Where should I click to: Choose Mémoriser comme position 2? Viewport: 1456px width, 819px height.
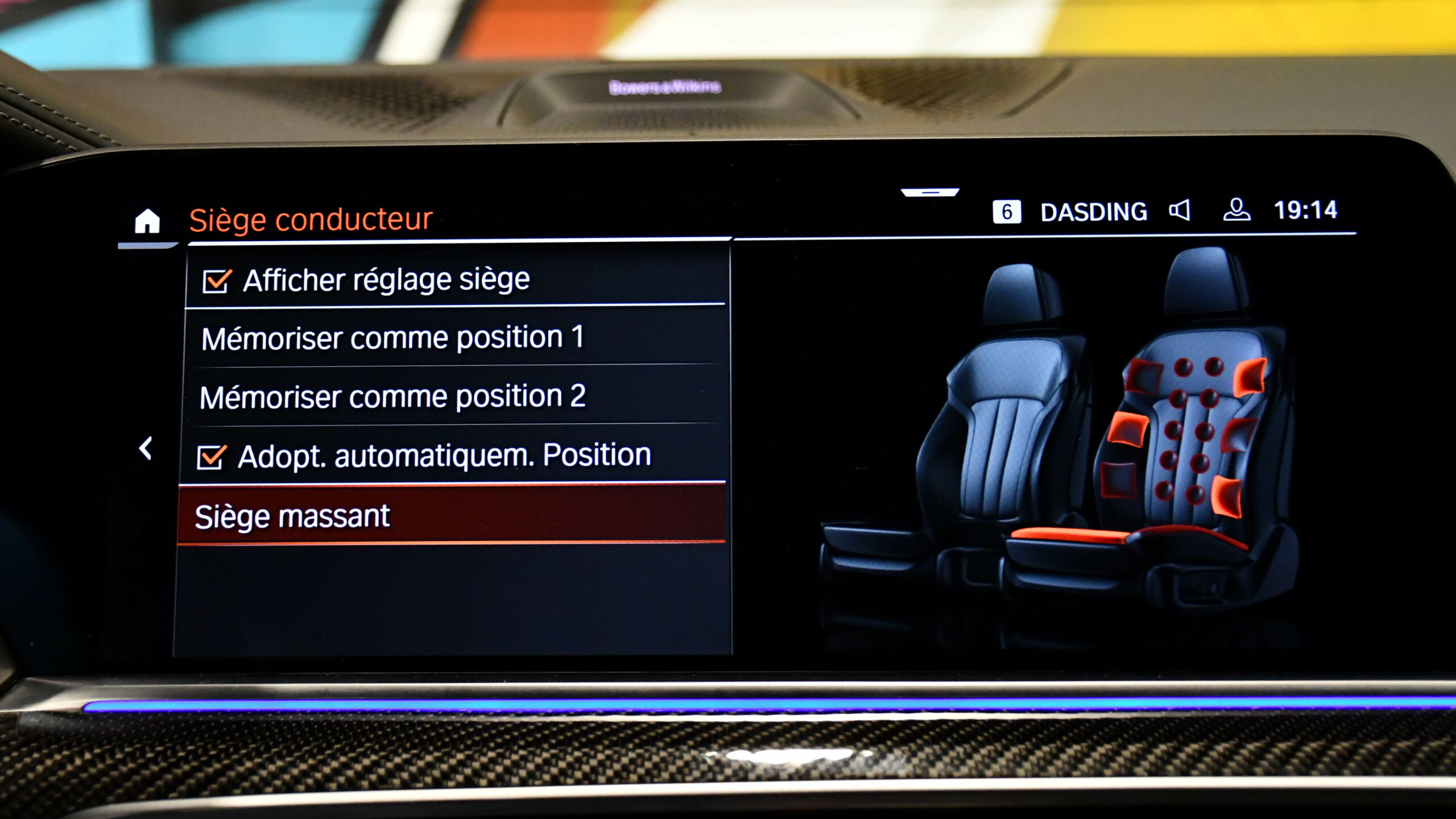tap(392, 396)
